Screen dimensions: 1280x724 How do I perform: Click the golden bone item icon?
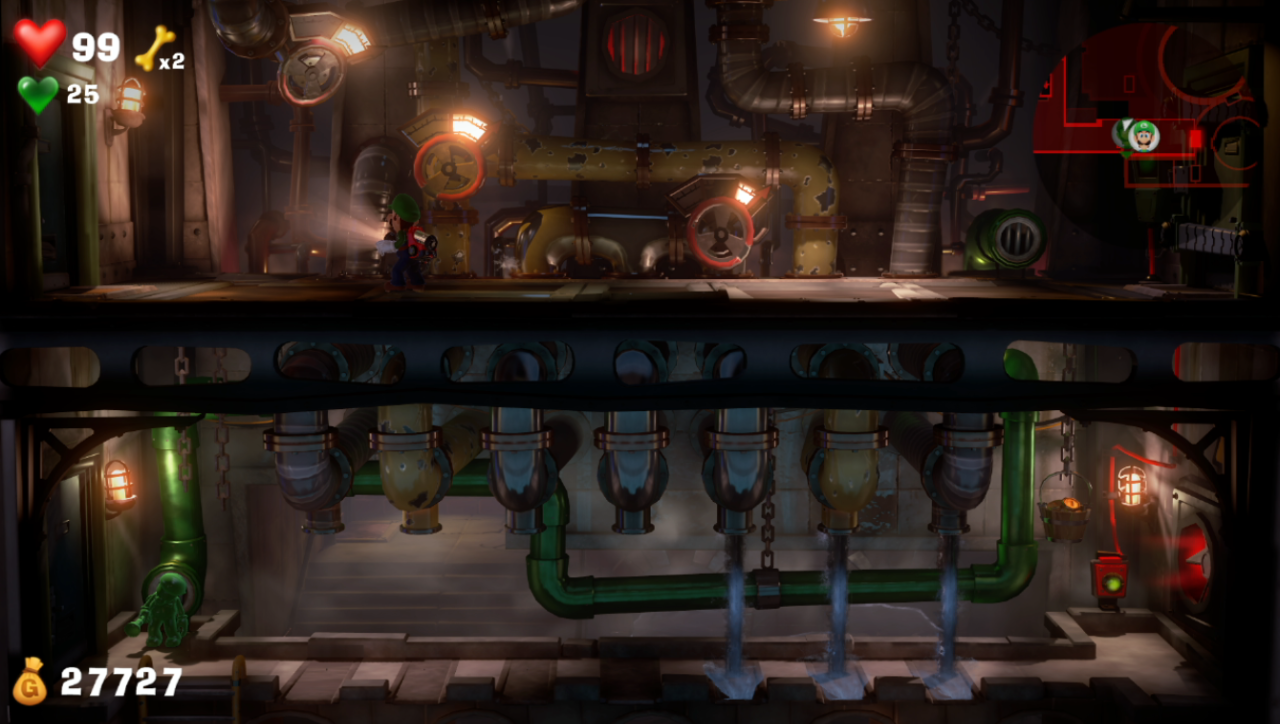(x=153, y=48)
